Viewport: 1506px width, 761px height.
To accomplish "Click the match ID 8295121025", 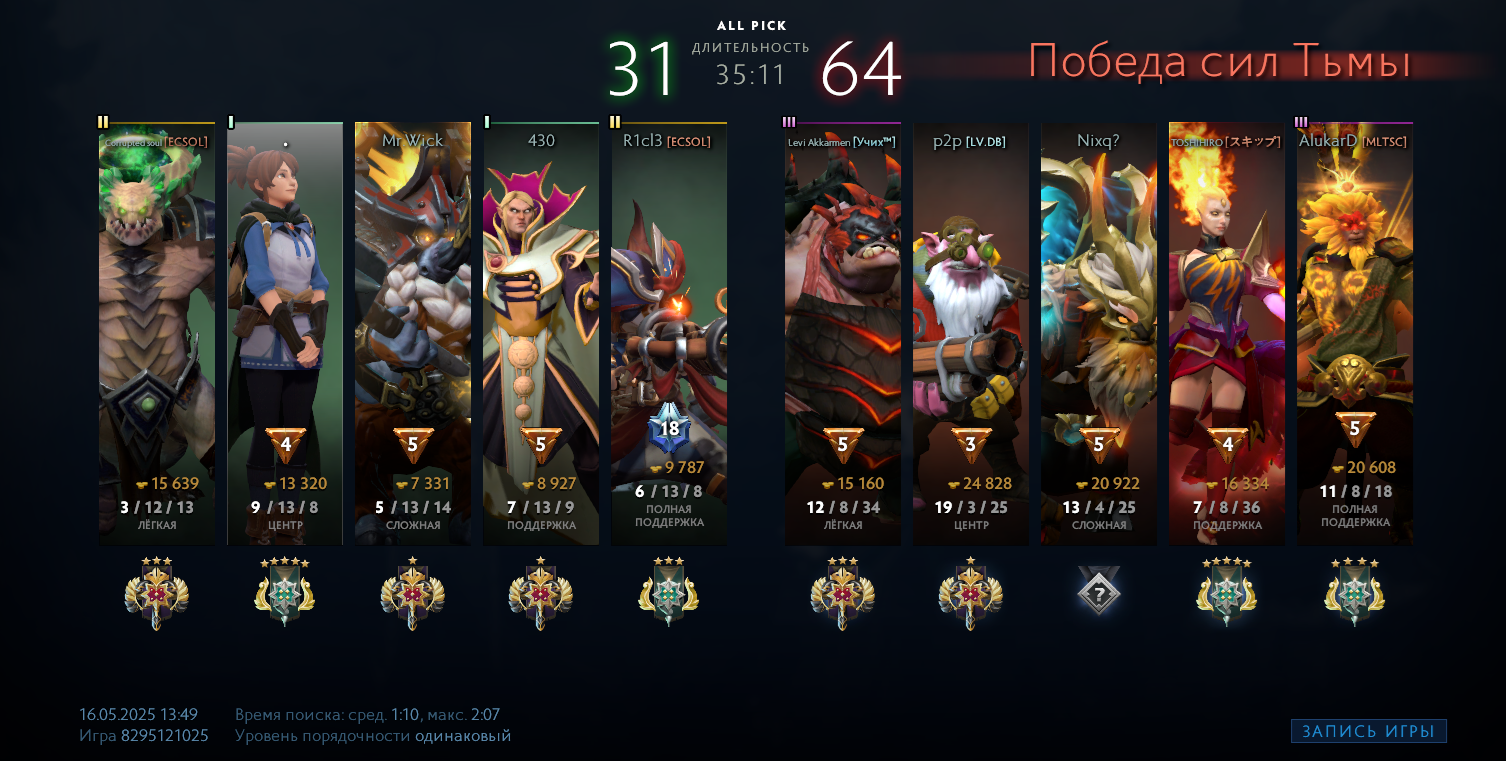I will click(x=165, y=736).
